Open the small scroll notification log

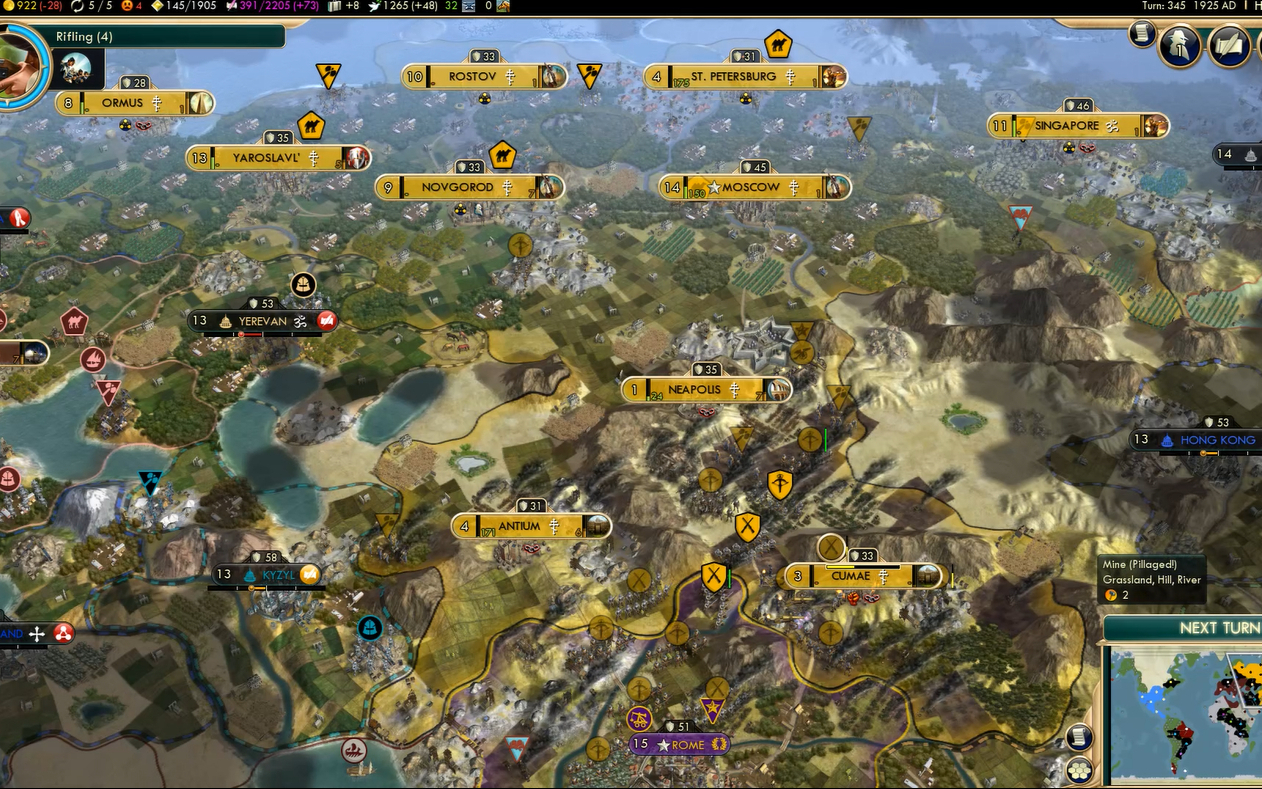1142,34
